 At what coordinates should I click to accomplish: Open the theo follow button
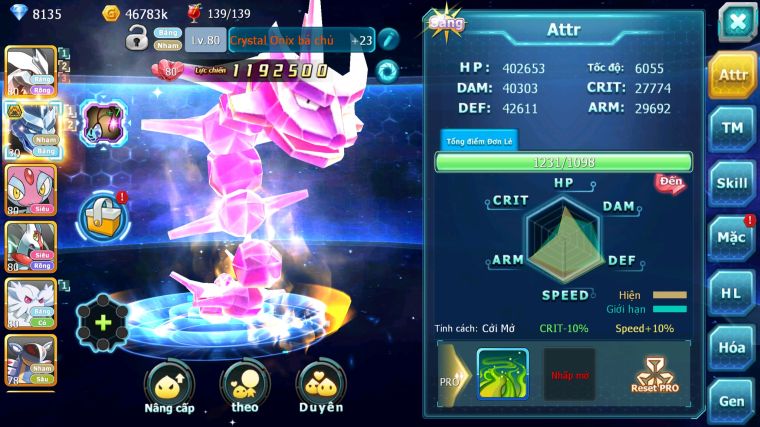tap(243, 385)
